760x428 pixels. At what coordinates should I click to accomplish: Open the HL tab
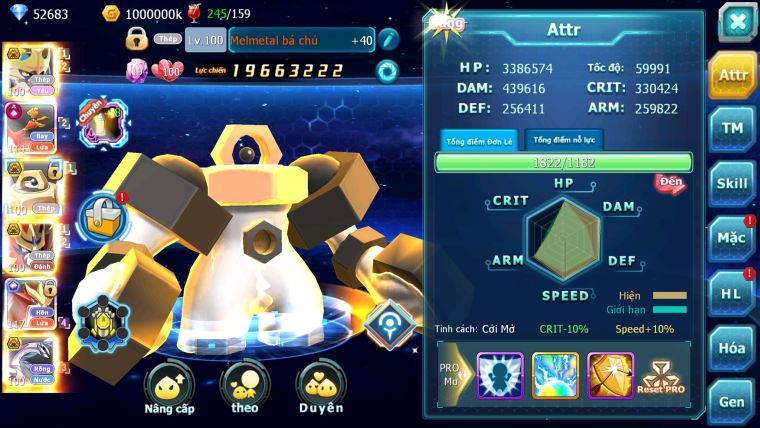[x=732, y=293]
